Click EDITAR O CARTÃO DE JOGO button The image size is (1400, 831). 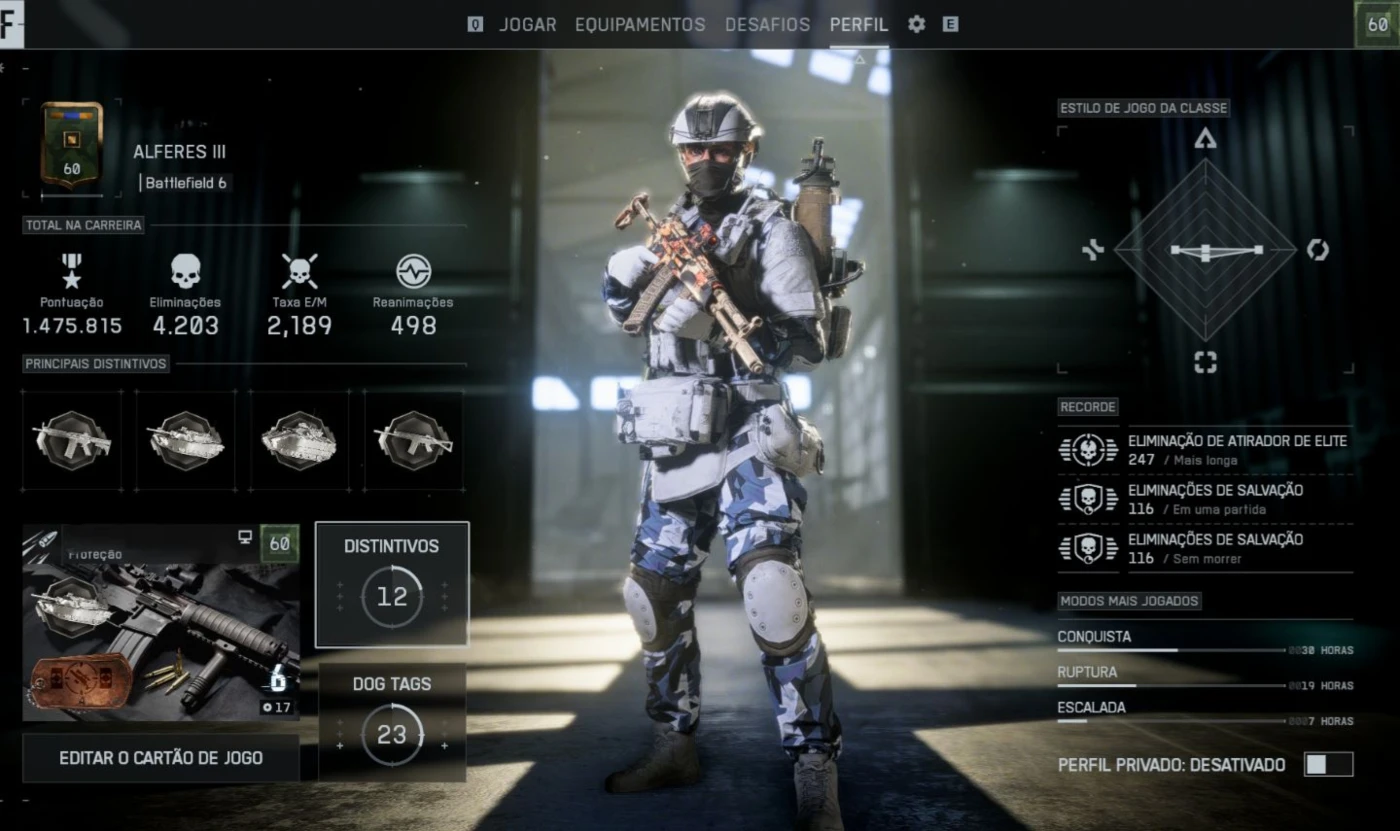[161, 758]
